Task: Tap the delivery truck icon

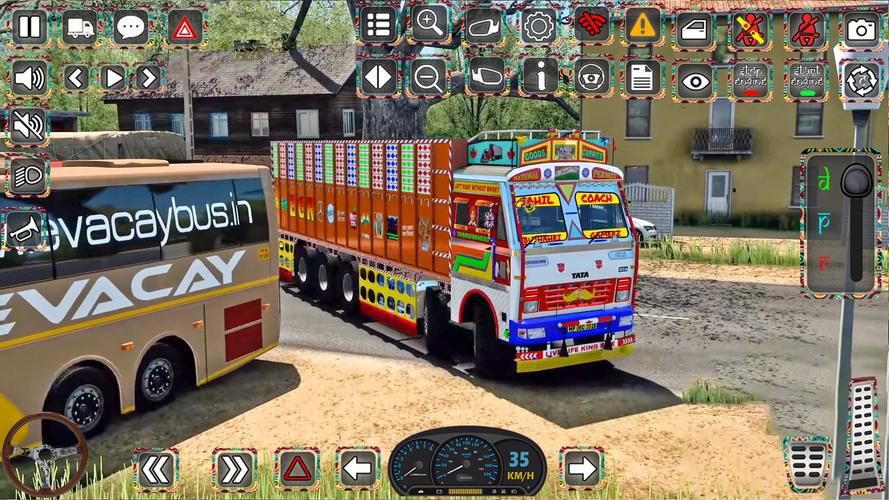Action: point(81,27)
